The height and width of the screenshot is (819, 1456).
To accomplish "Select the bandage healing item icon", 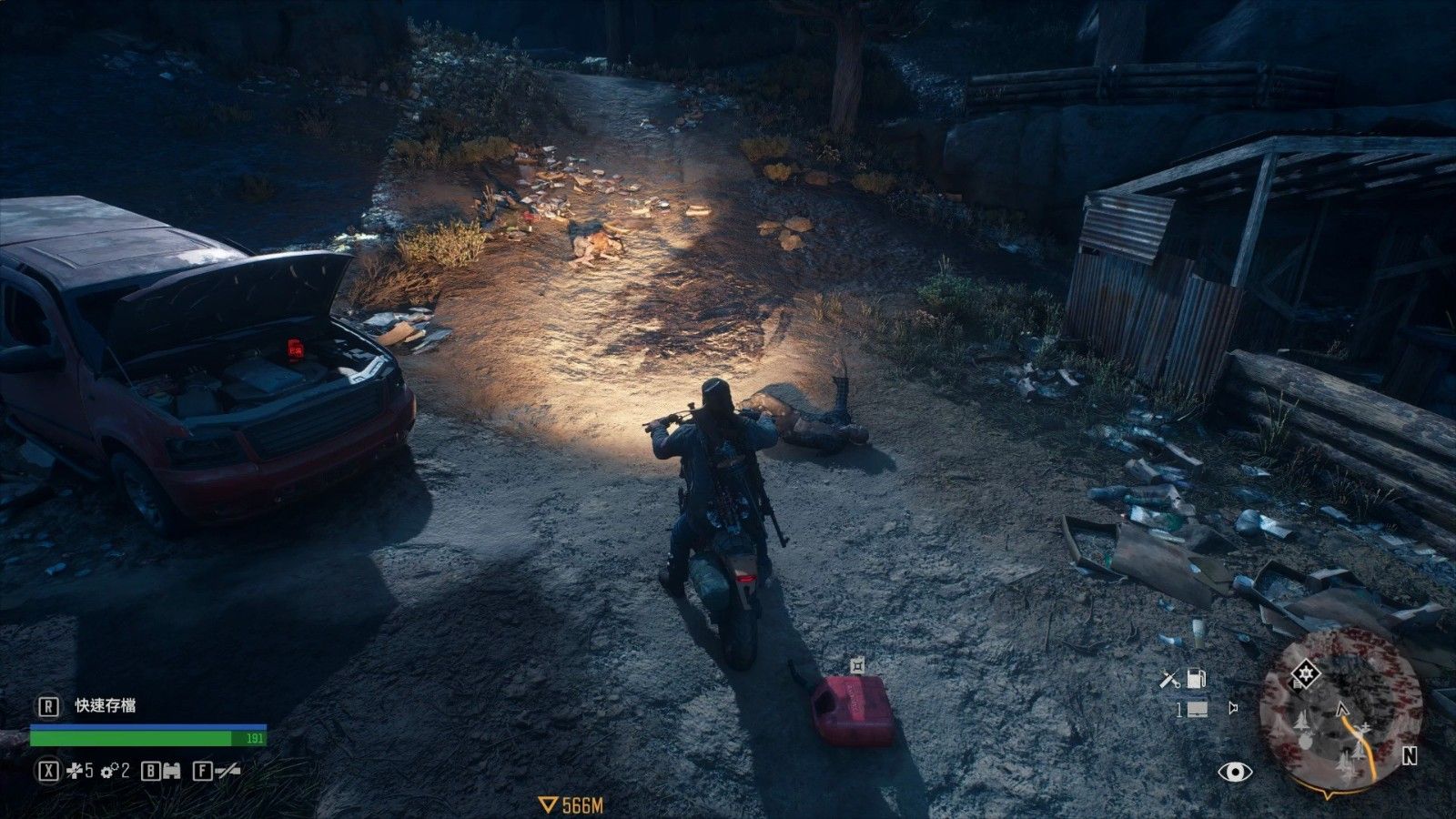I will click(x=72, y=772).
